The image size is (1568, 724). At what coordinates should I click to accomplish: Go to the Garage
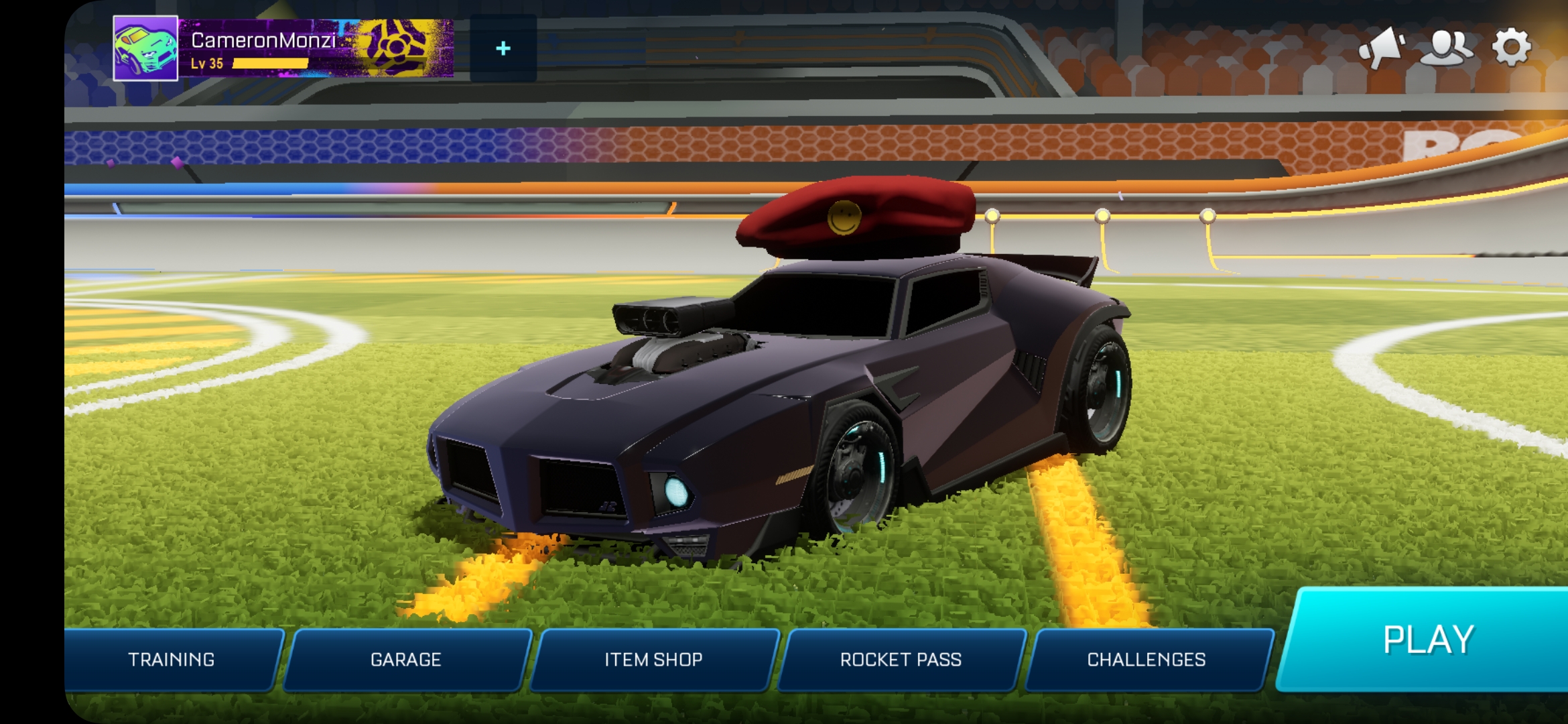[x=406, y=660]
